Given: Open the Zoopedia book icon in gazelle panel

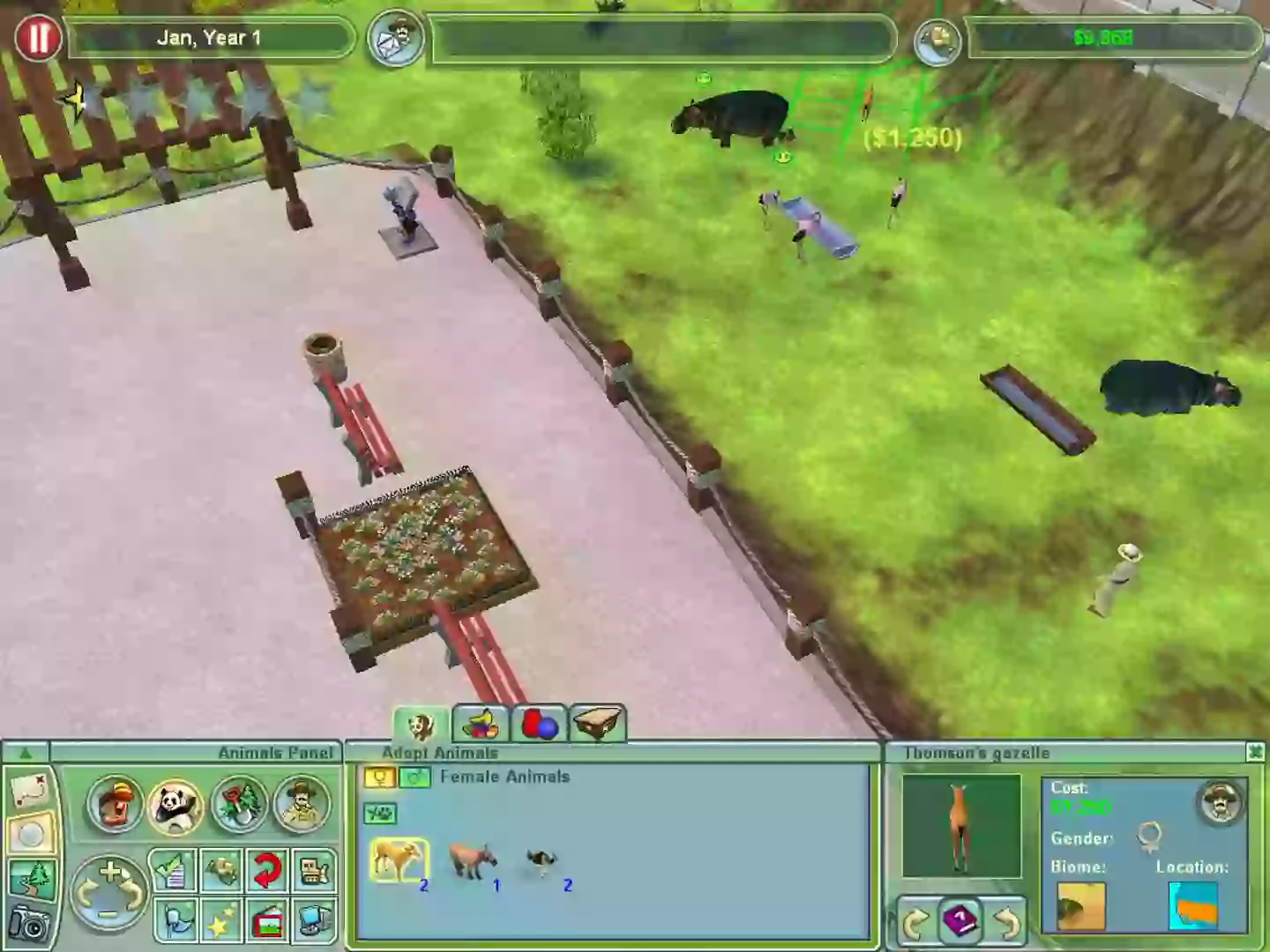Looking at the screenshot, I should click(x=961, y=919).
